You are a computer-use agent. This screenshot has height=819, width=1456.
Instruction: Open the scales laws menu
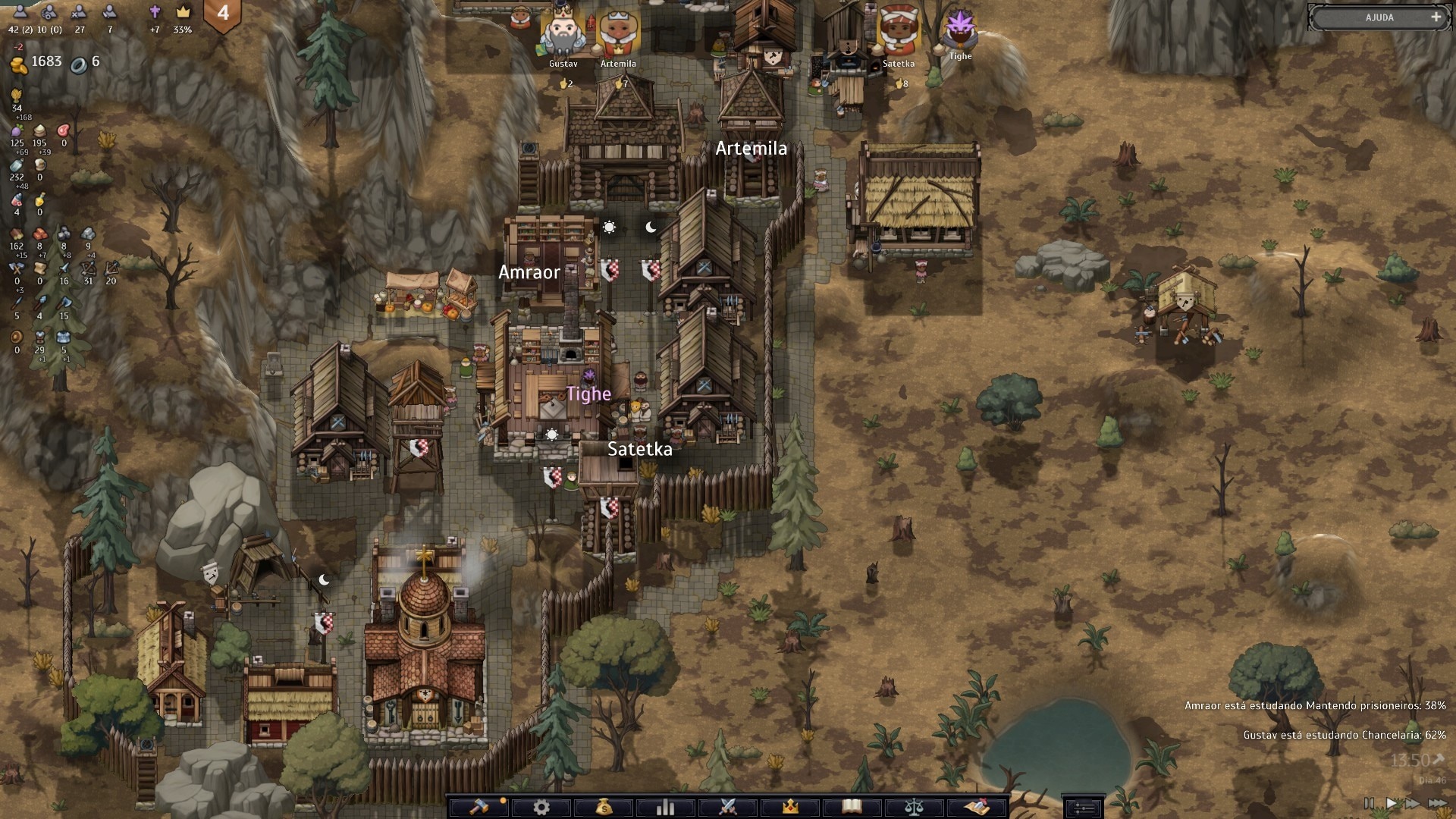[914, 807]
